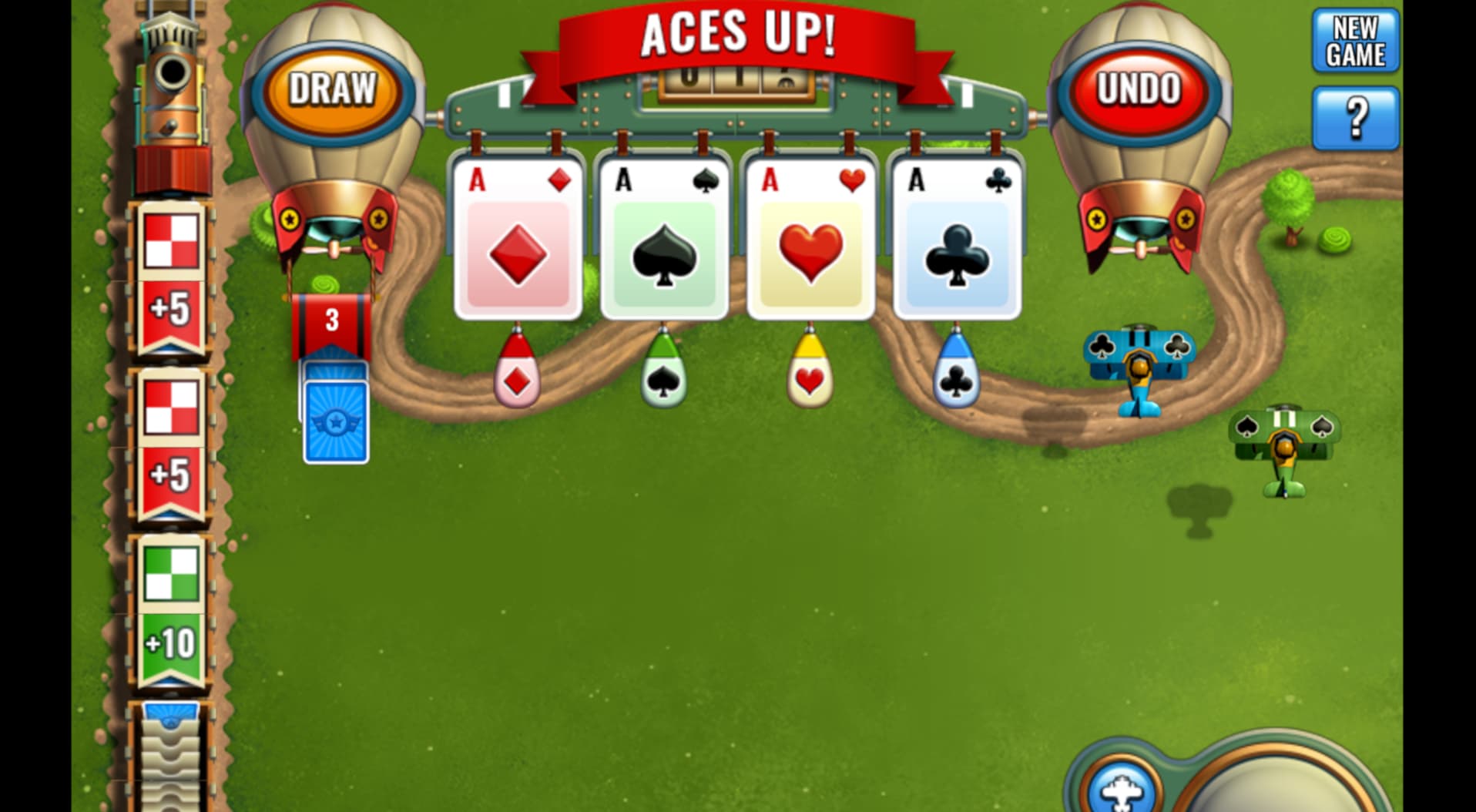
Task: Open the help panel via the question mark
Action: pos(1357,116)
